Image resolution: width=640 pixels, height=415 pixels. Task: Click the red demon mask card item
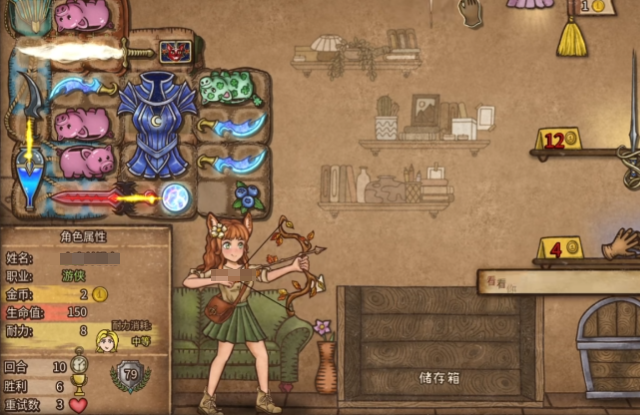tap(176, 52)
